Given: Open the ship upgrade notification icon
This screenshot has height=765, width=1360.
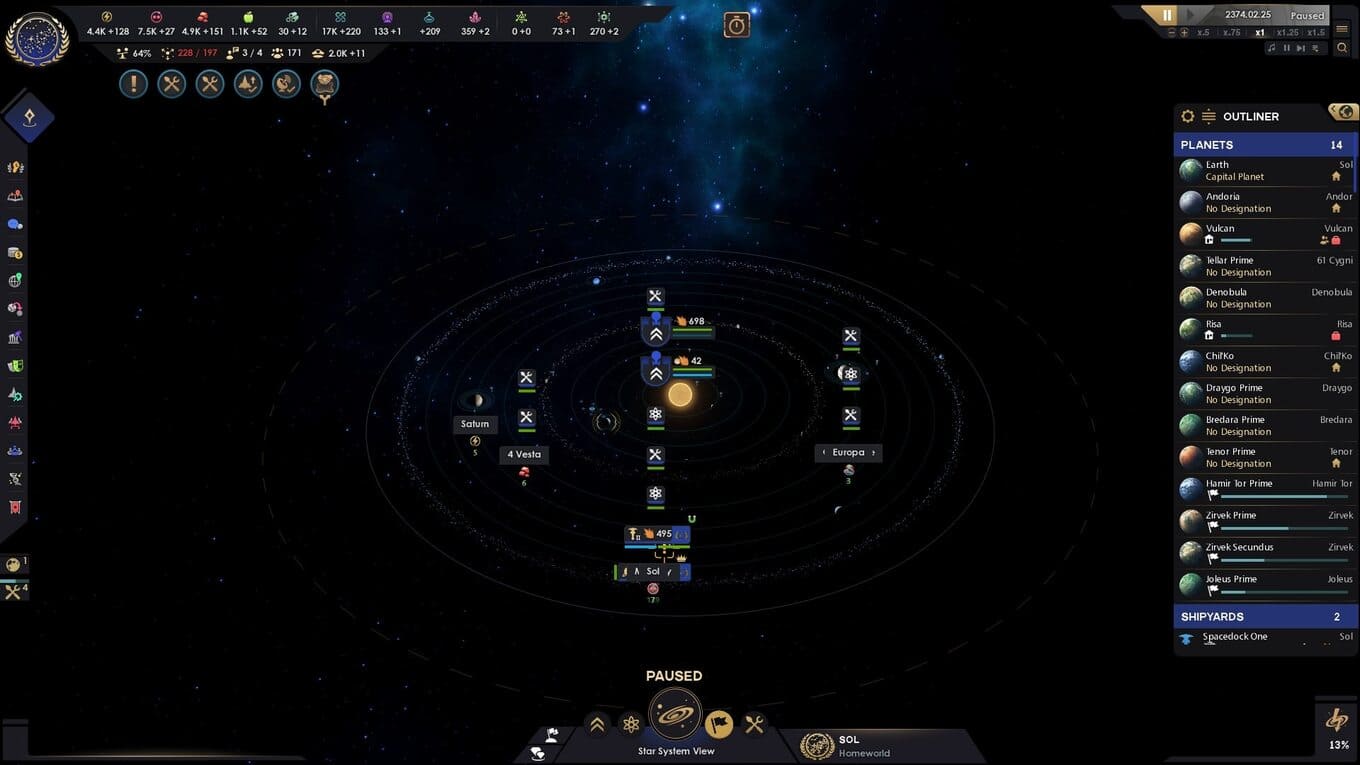Looking at the screenshot, I should (248, 84).
